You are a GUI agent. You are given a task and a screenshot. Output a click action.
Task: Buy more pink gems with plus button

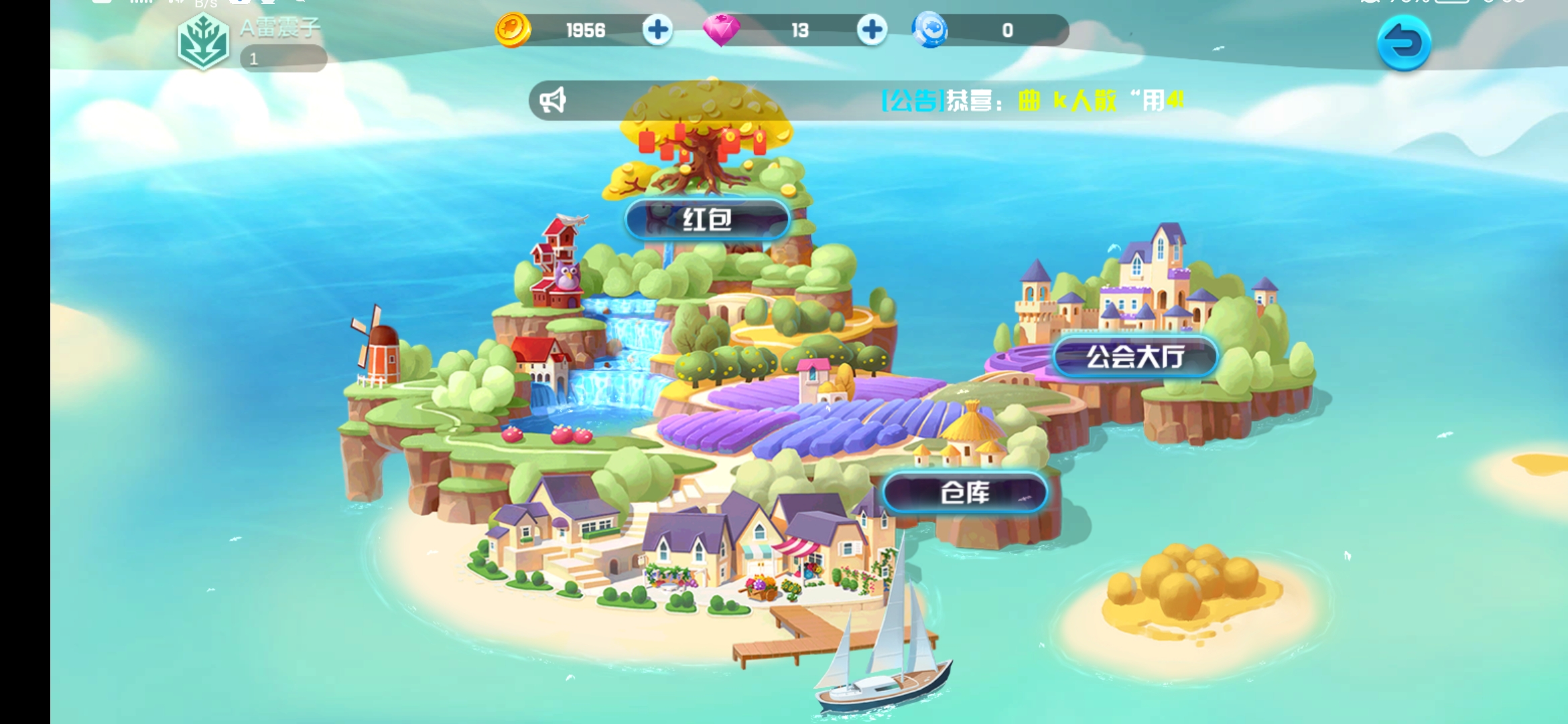tap(872, 30)
